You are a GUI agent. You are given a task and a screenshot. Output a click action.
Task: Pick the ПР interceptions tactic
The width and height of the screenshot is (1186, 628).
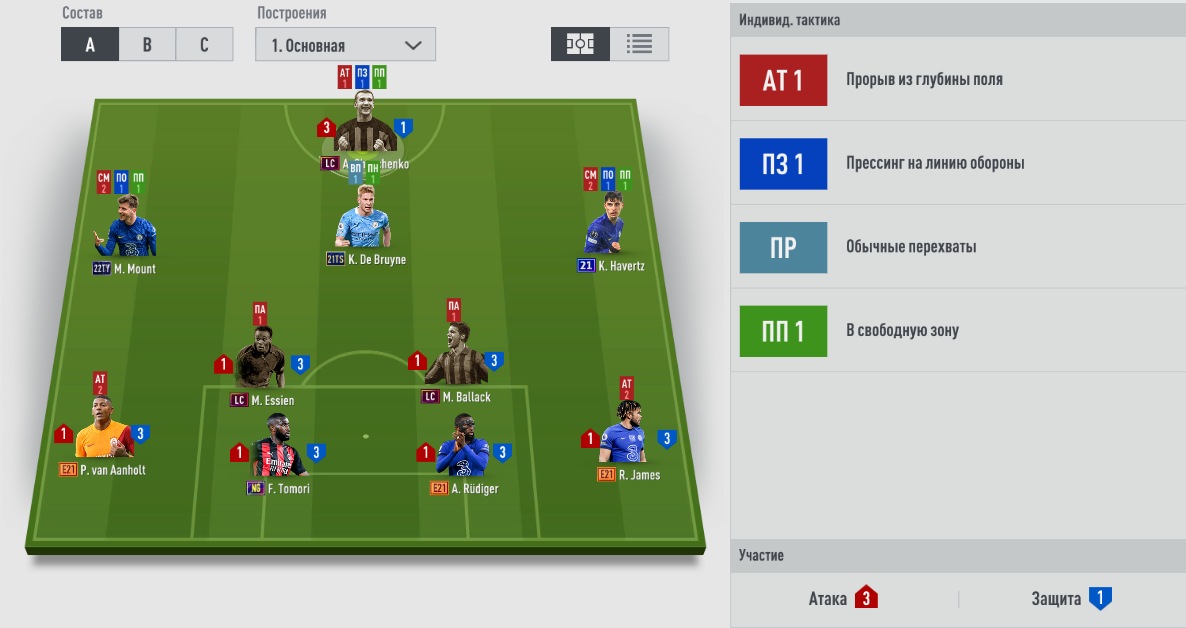point(783,248)
